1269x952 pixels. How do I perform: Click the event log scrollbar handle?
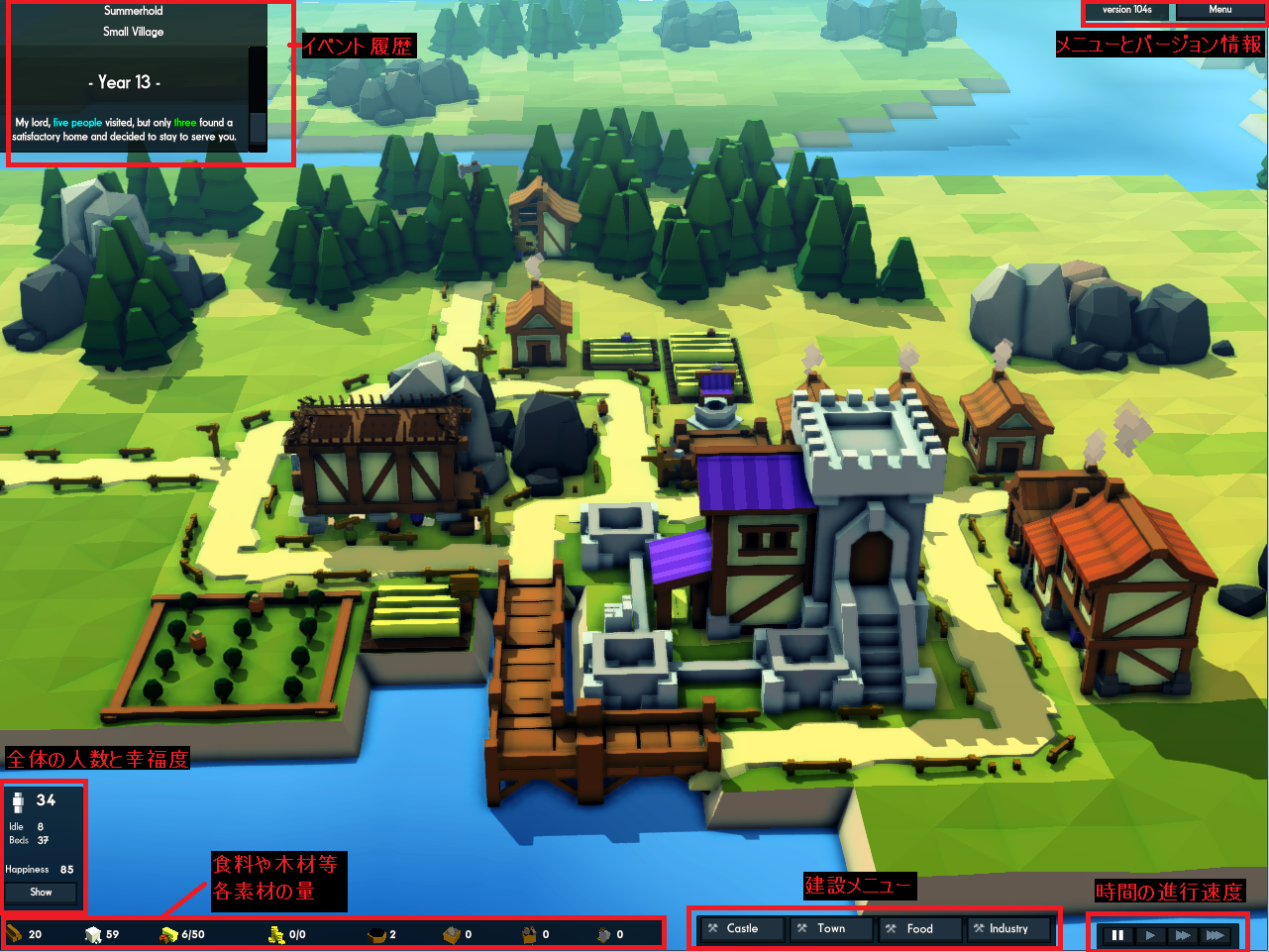pyautogui.click(x=258, y=129)
